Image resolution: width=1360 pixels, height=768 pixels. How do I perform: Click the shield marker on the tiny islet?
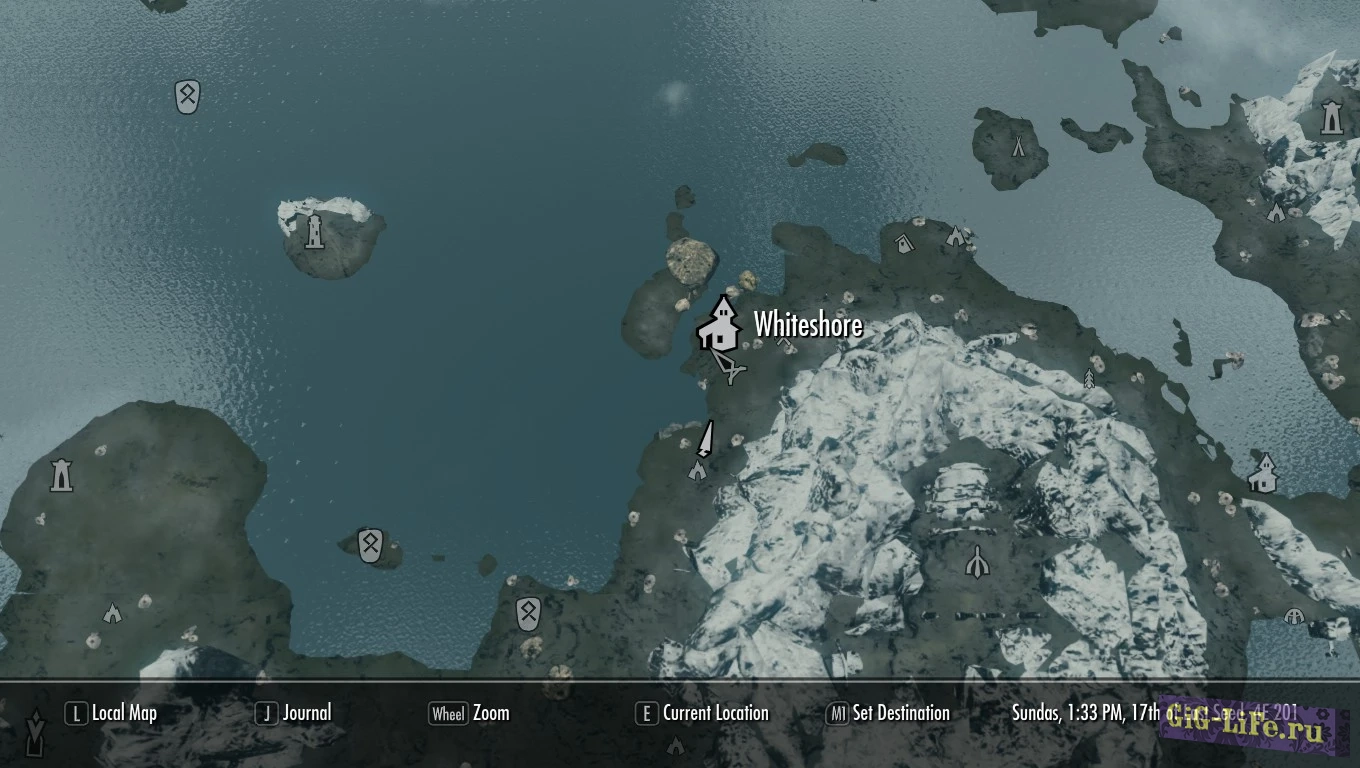click(x=370, y=545)
